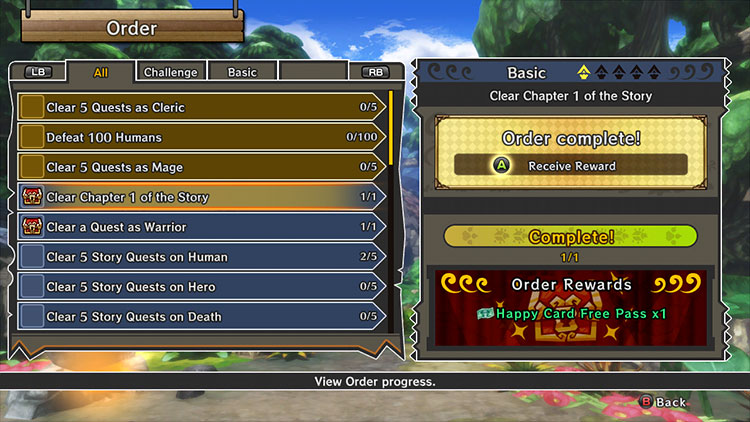Select the Clear 5 Quests as Mage order

200,167
